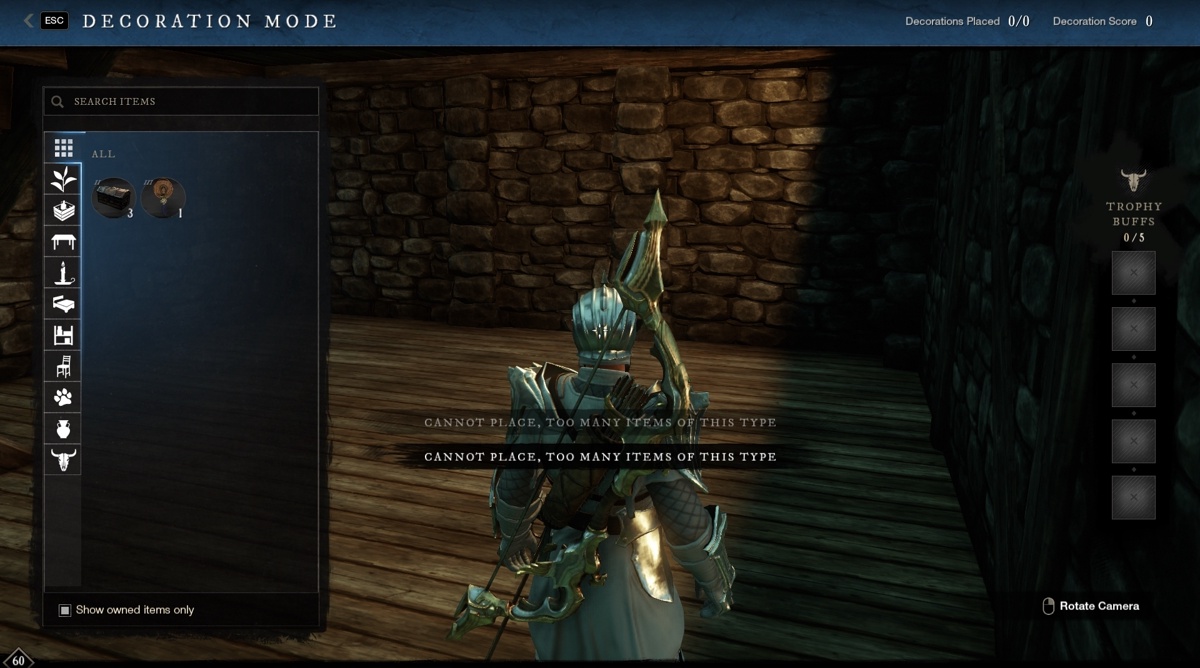The width and height of the screenshot is (1200, 668).
Task: Open the shelf category tab
Action: (x=64, y=335)
